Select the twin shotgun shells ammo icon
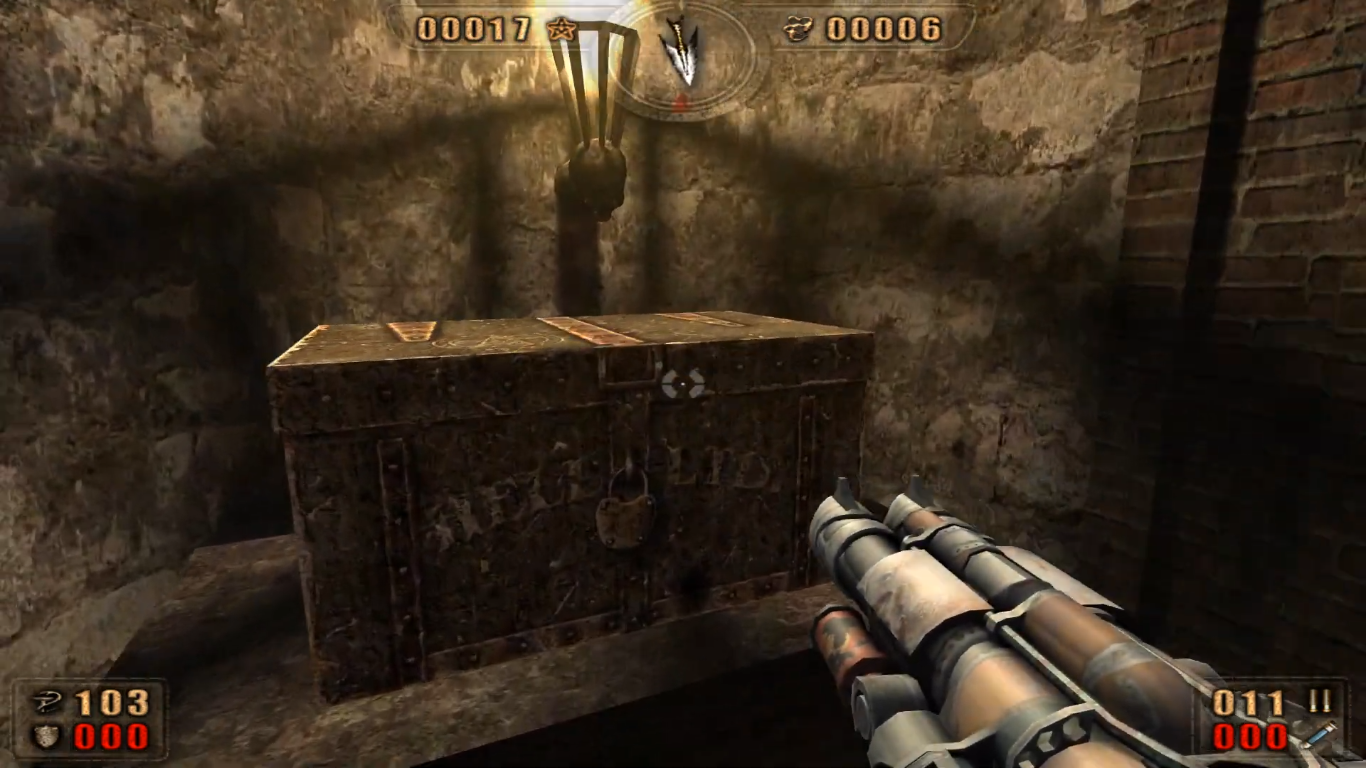This screenshot has width=1366, height=768. pos(1319,702)
